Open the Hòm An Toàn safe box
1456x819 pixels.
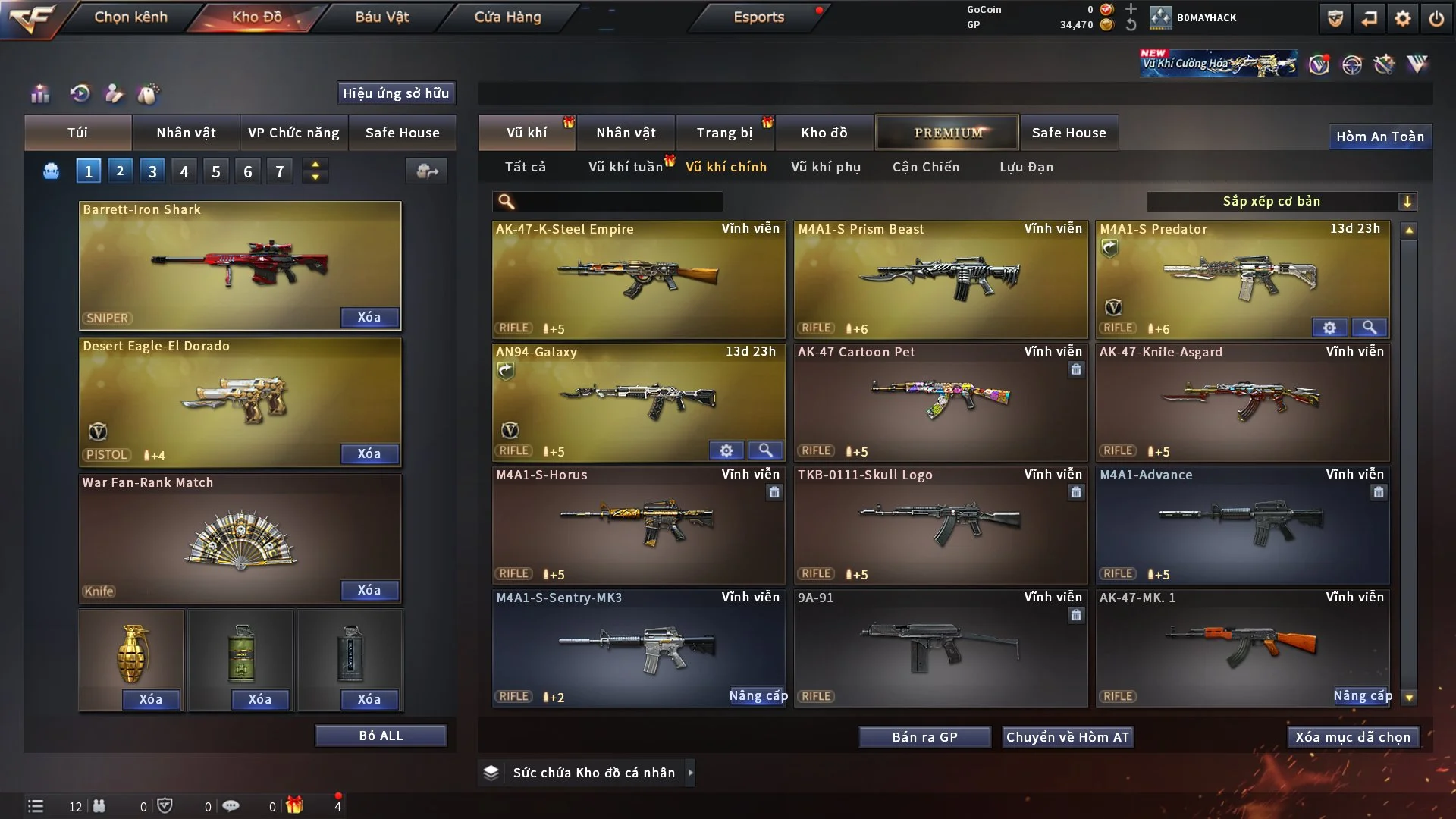[1379, 136]
